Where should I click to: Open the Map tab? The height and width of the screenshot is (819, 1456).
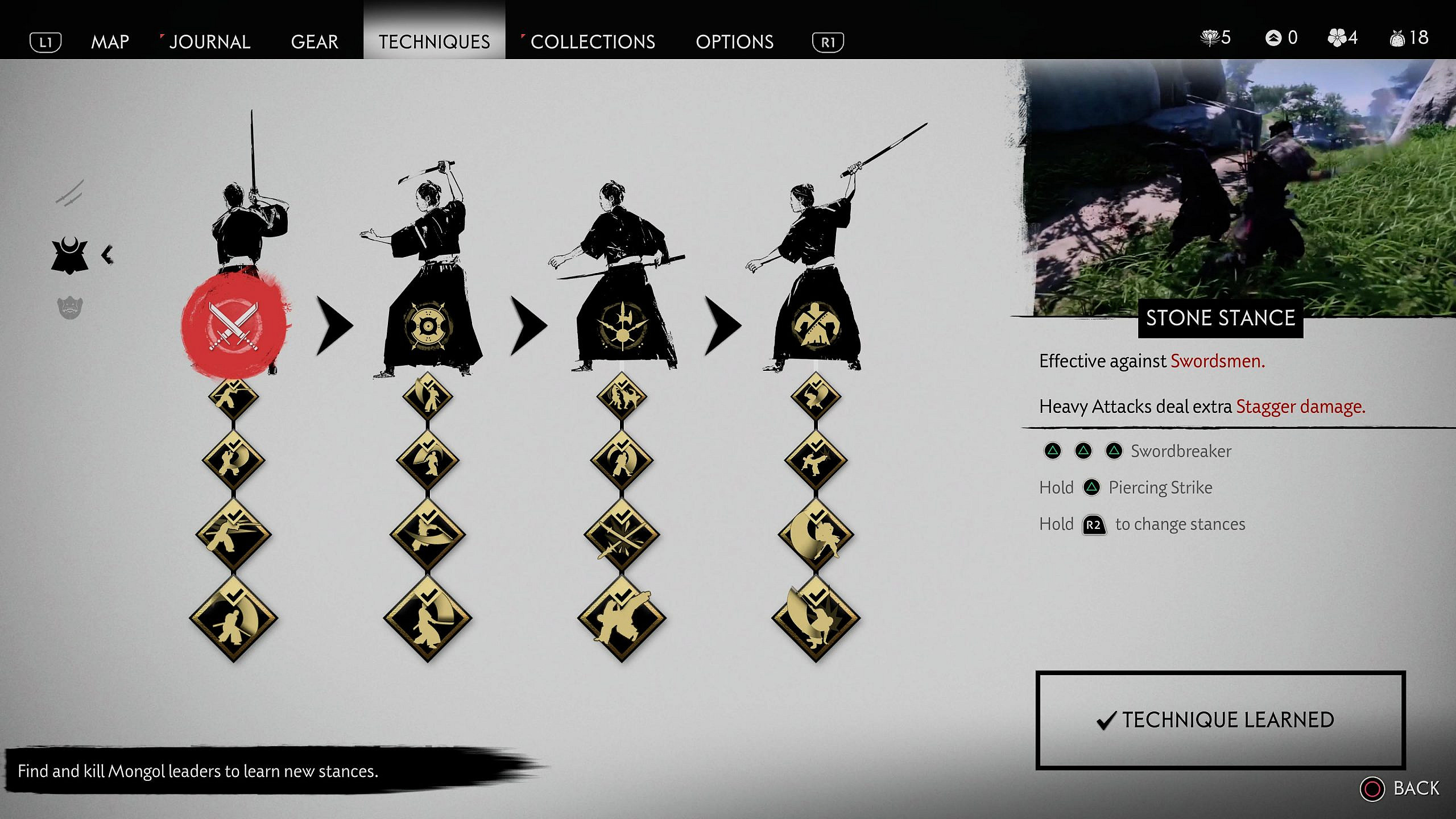[110, 42]
